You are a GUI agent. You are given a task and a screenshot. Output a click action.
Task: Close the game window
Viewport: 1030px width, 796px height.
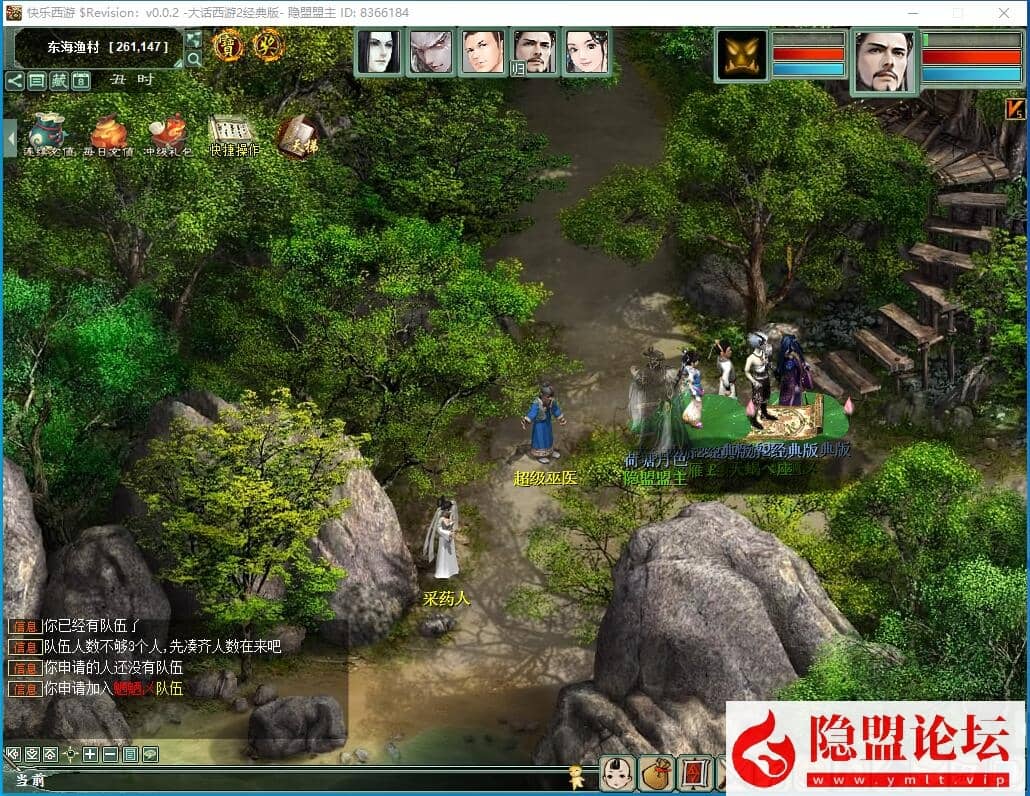click(x=1004, y=13)
